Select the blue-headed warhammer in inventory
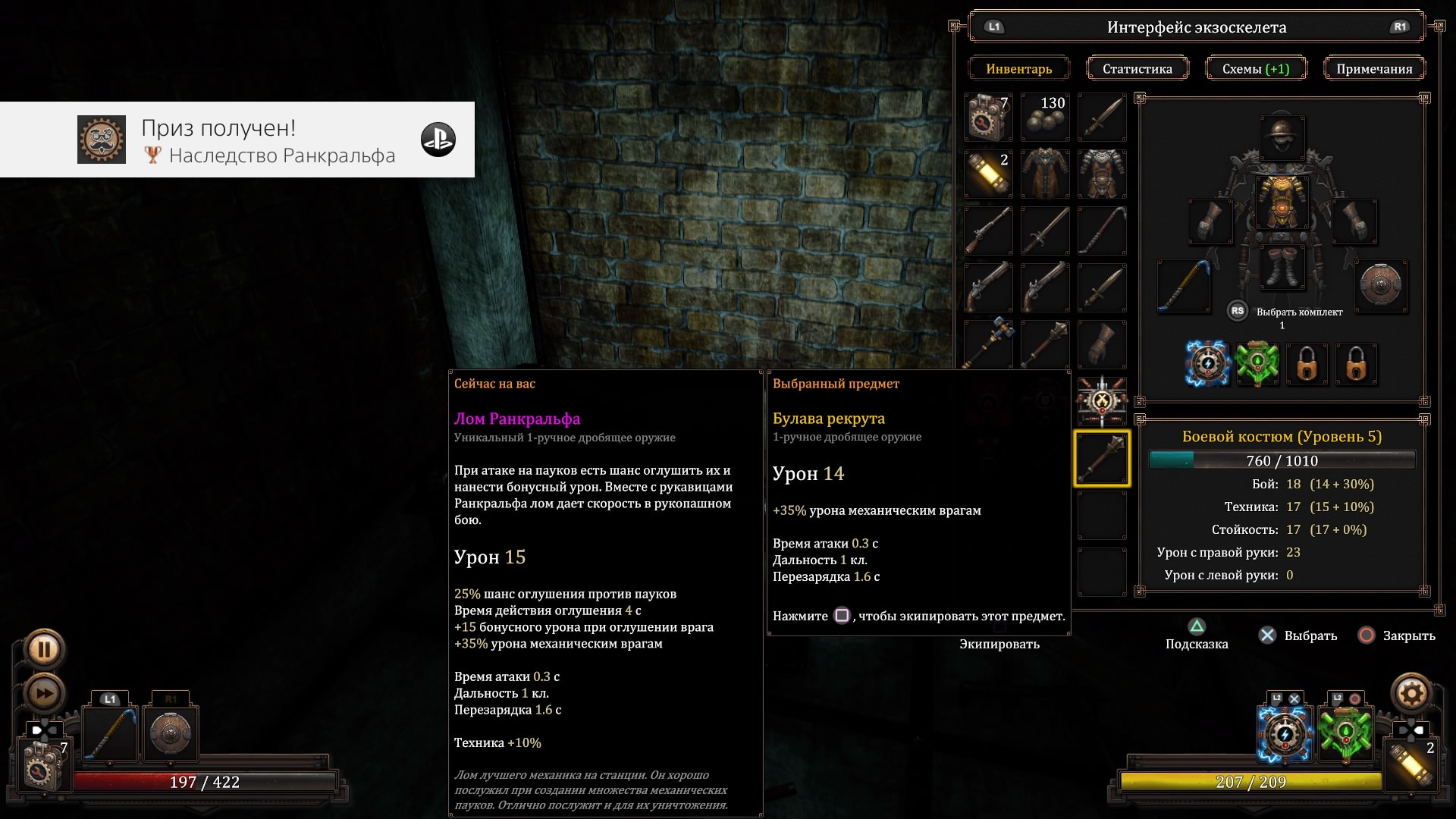The image size is (1456, 819). pyautogui.click(x=988, y=344)
